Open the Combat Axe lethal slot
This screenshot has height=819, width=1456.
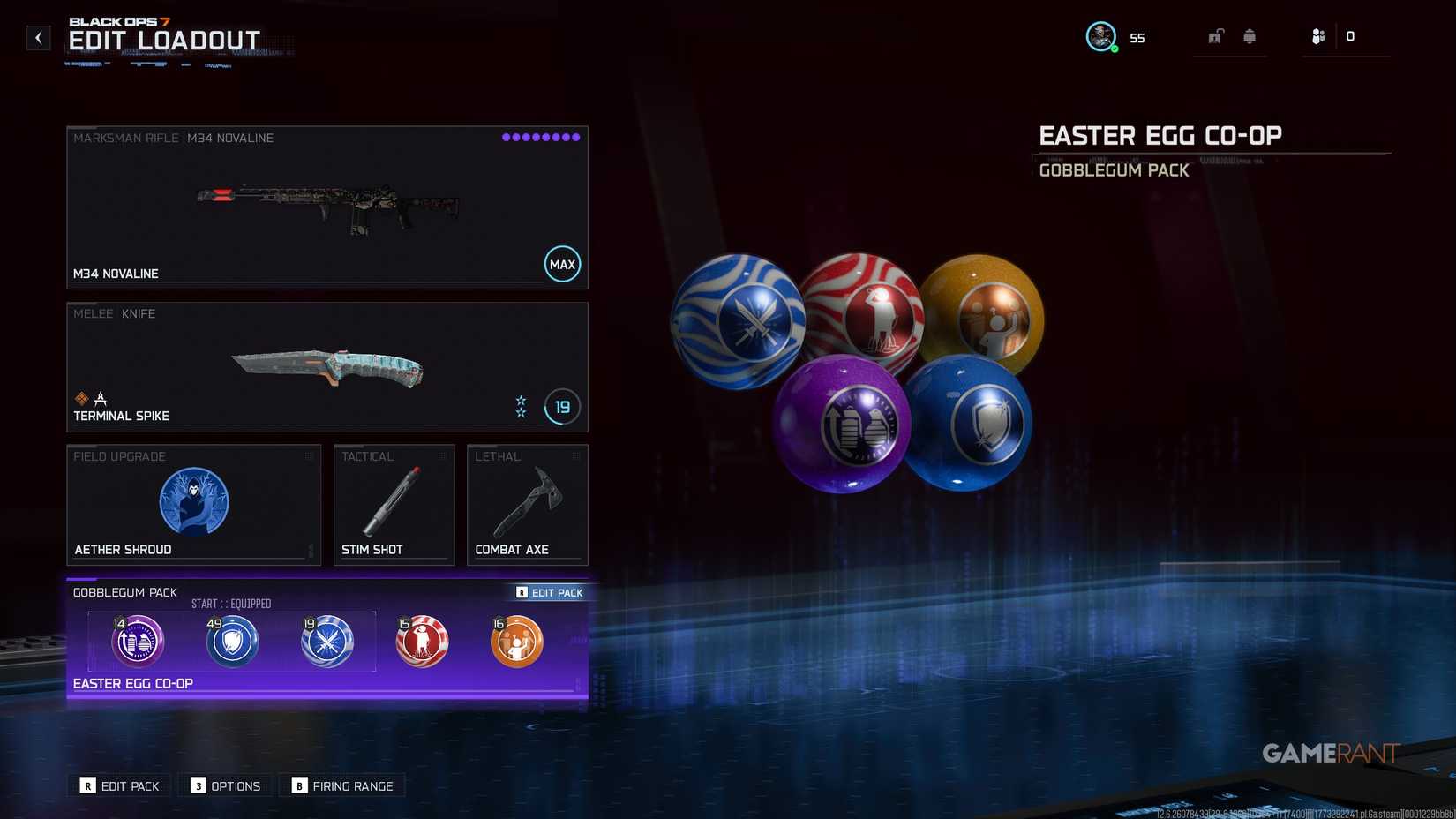[527, 504]
